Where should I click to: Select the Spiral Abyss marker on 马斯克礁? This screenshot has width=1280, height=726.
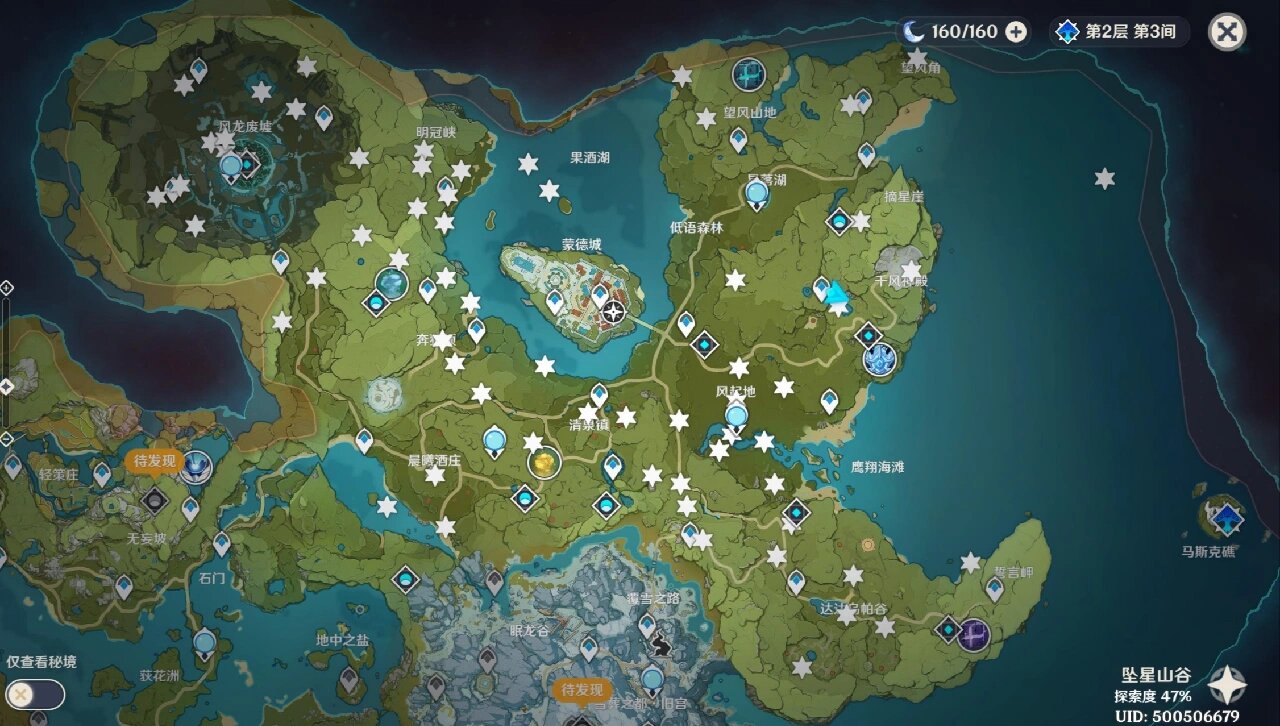pos(1227,518)
